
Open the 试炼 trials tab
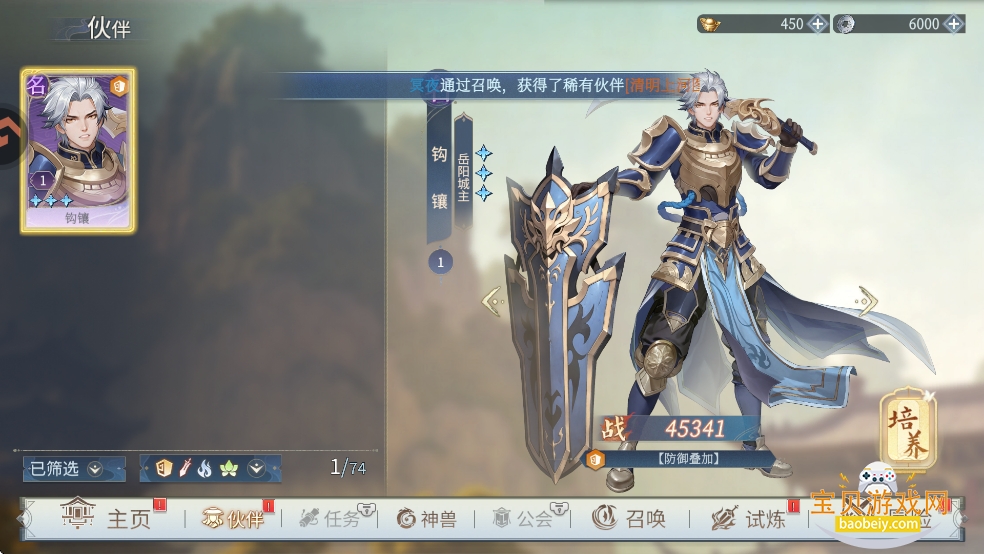pyautogui.click(x=749, y=518)
